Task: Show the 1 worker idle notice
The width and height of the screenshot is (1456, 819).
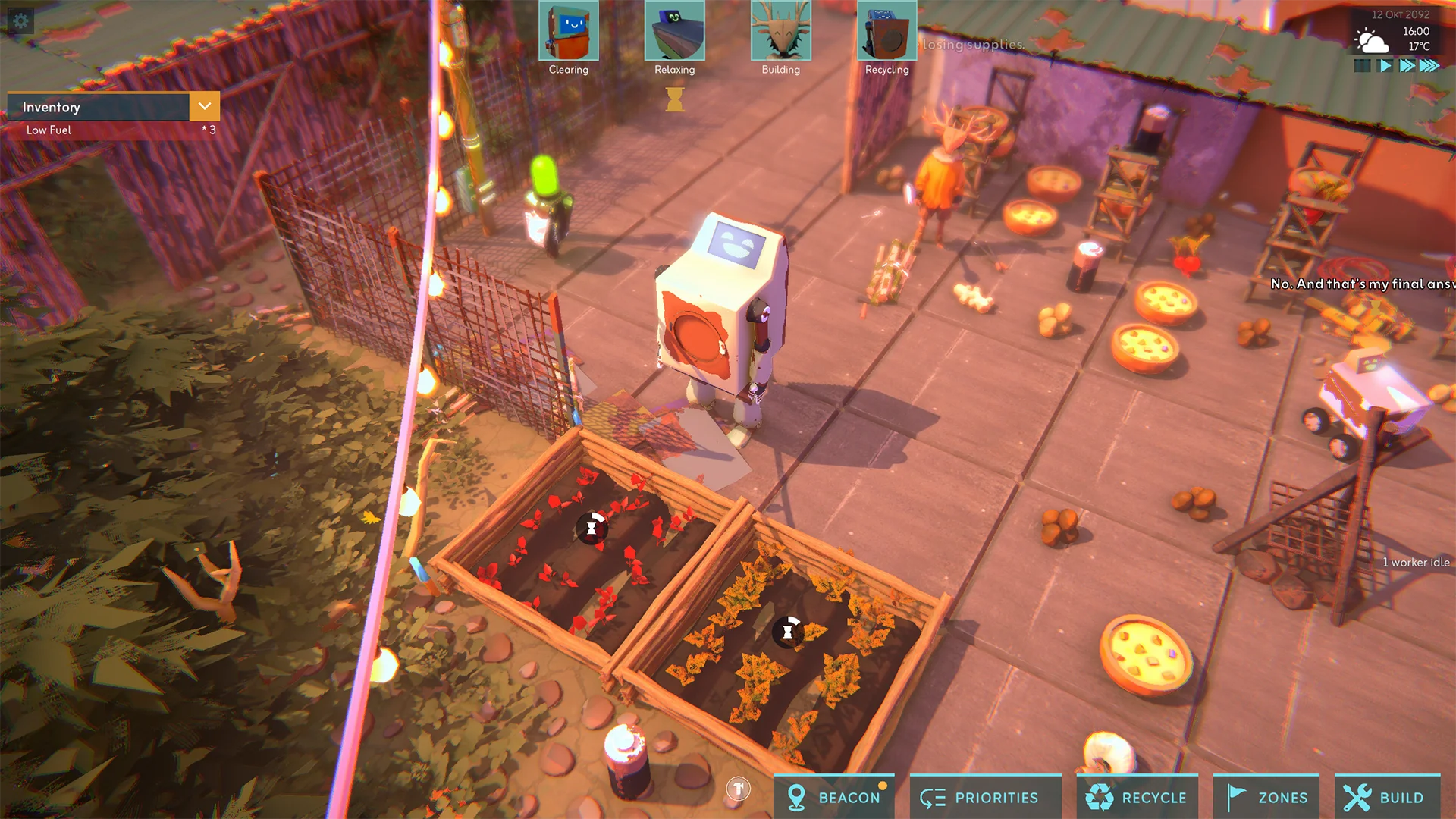Action: pyautogui.click(x=1415, y=563)
